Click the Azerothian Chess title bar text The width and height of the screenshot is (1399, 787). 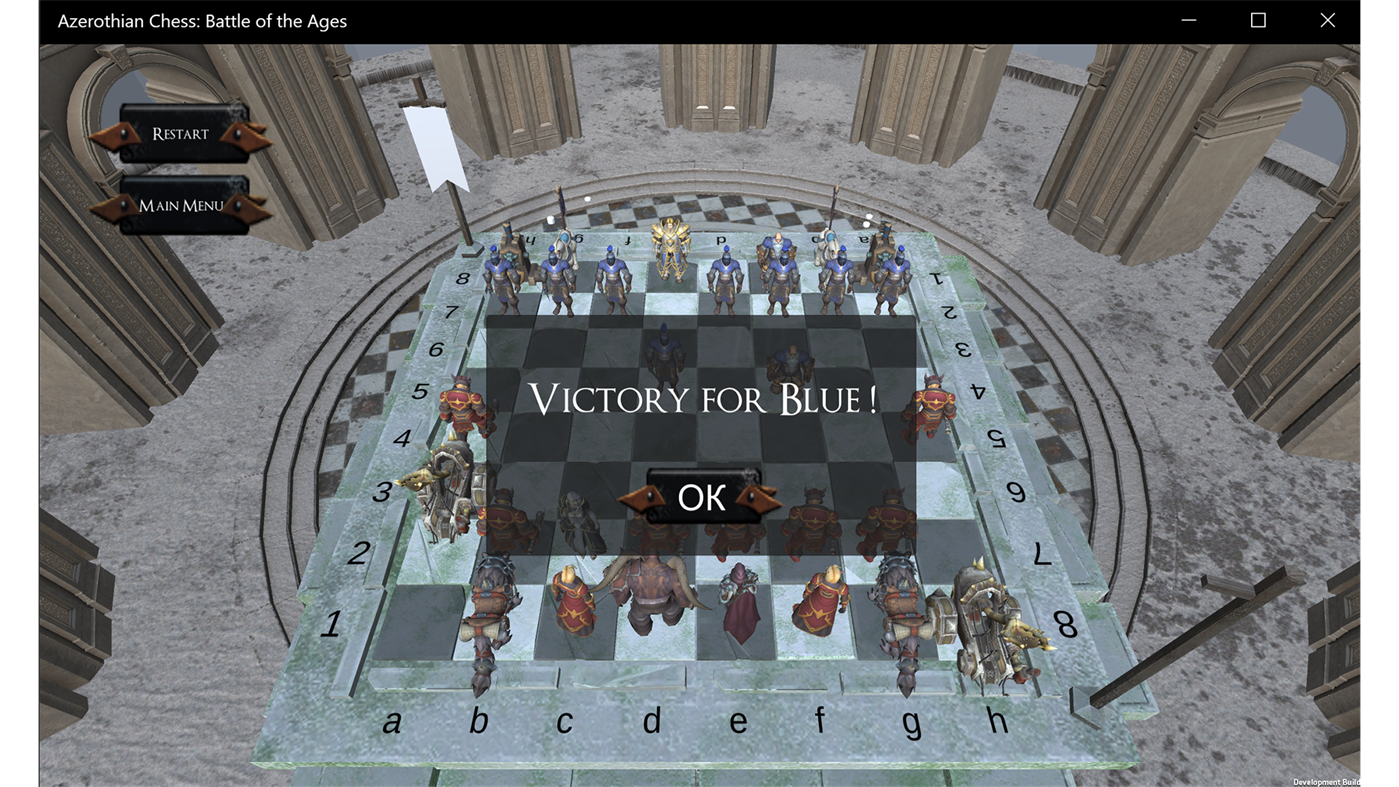tap(203, 20)
